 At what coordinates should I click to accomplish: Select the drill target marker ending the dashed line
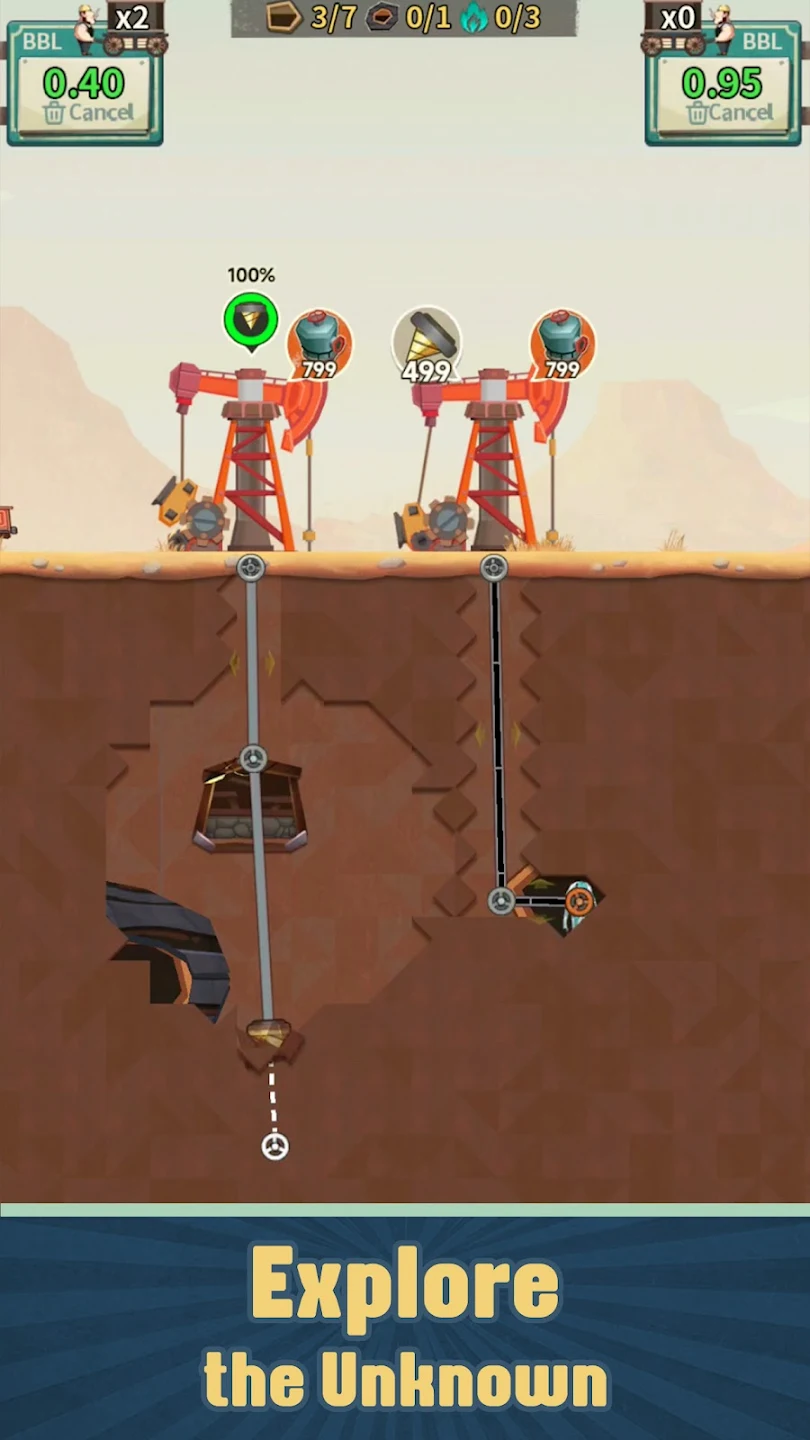pyautogui.click(x=275, y=1146)
